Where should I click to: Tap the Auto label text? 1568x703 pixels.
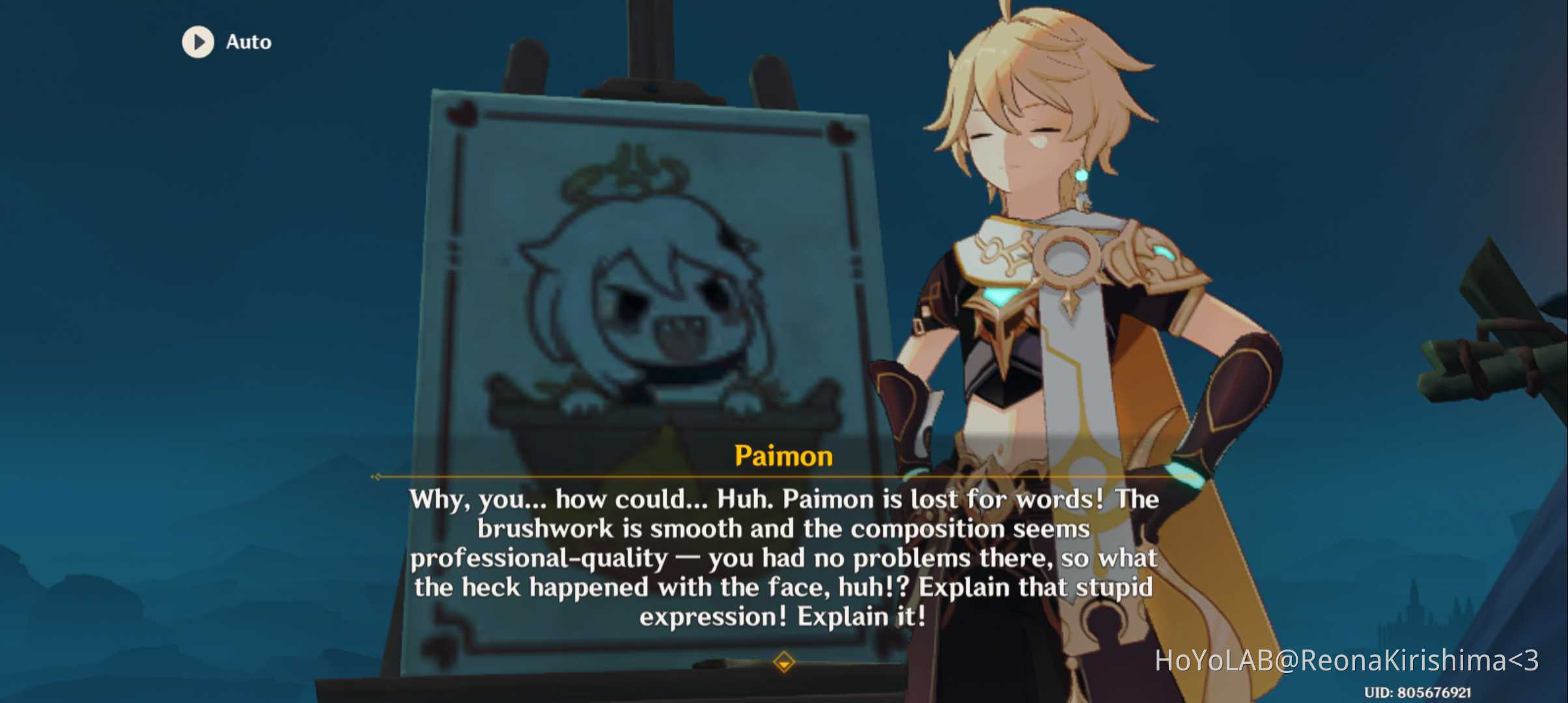[248, 42]
